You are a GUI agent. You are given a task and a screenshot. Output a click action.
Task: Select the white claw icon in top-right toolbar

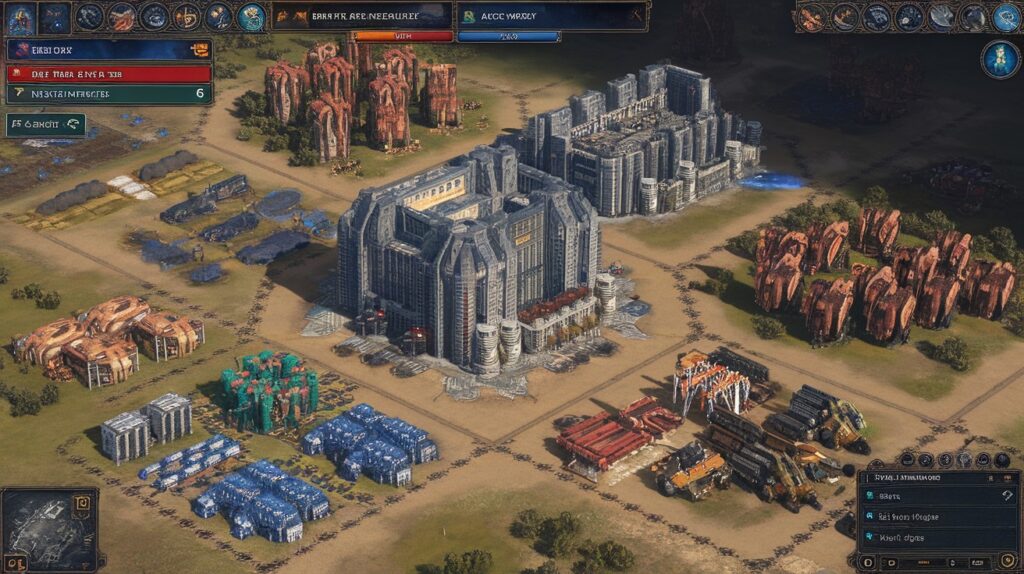(942, 16)
